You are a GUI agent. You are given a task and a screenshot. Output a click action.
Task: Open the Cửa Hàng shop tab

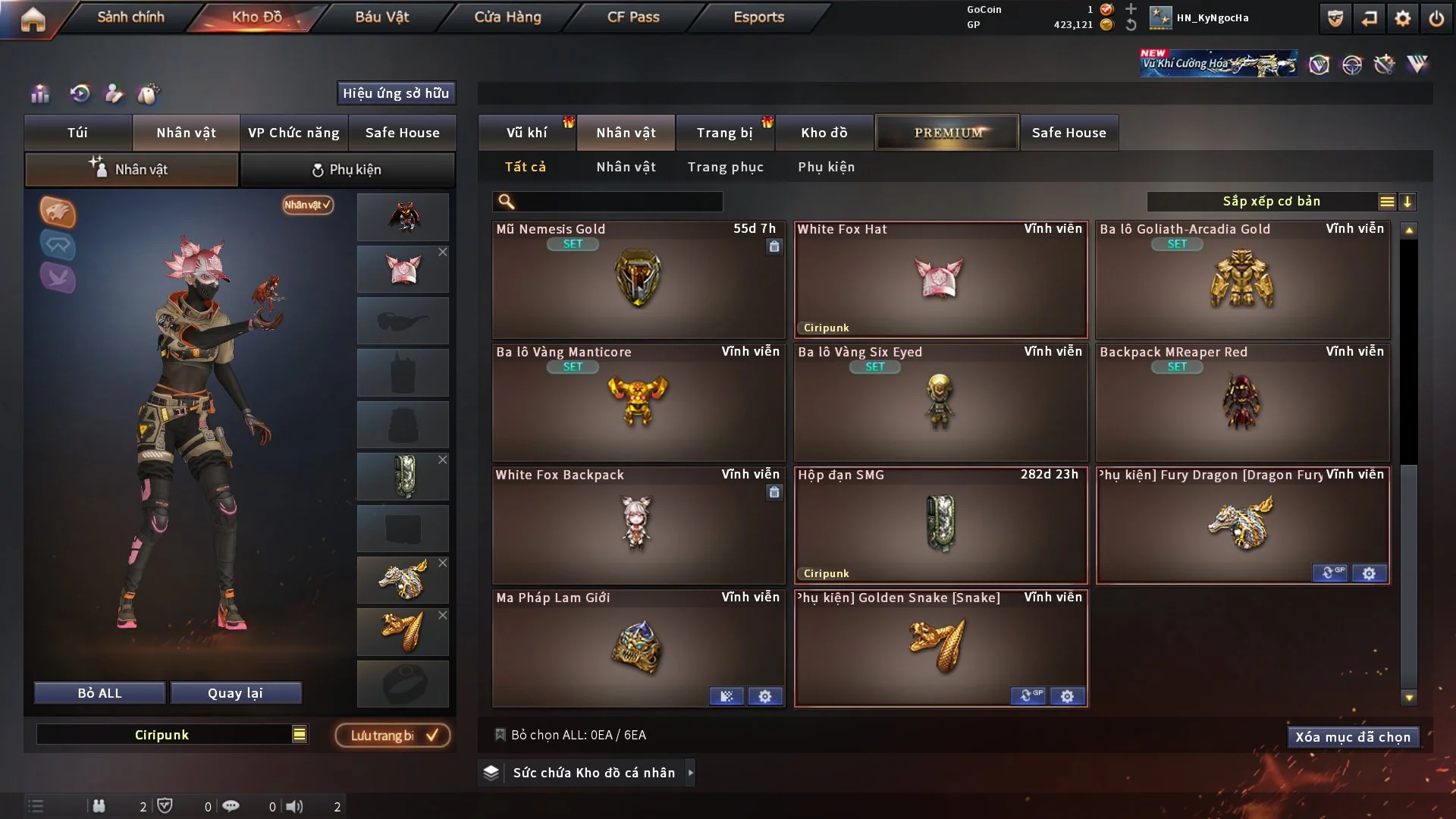507,17
